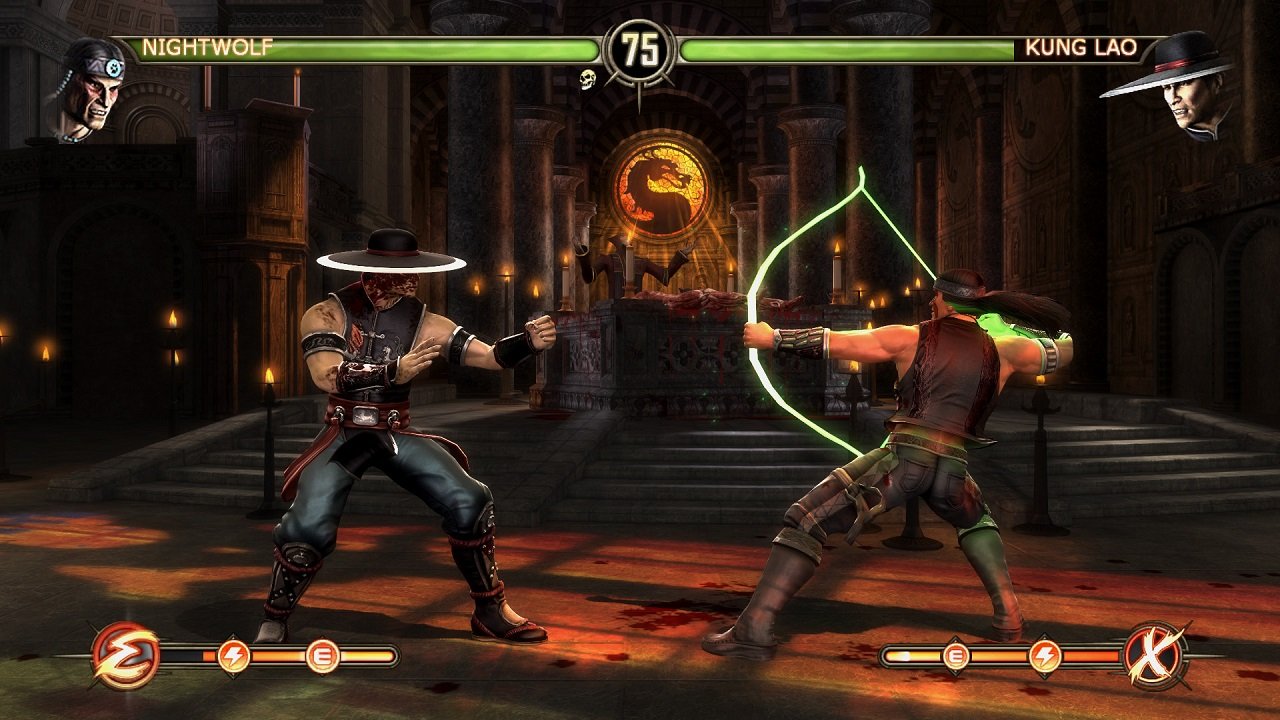1280x720 pixels.
Task: Click the orange fill of Kung Lao's meter
Action: tap(1000, 653)
